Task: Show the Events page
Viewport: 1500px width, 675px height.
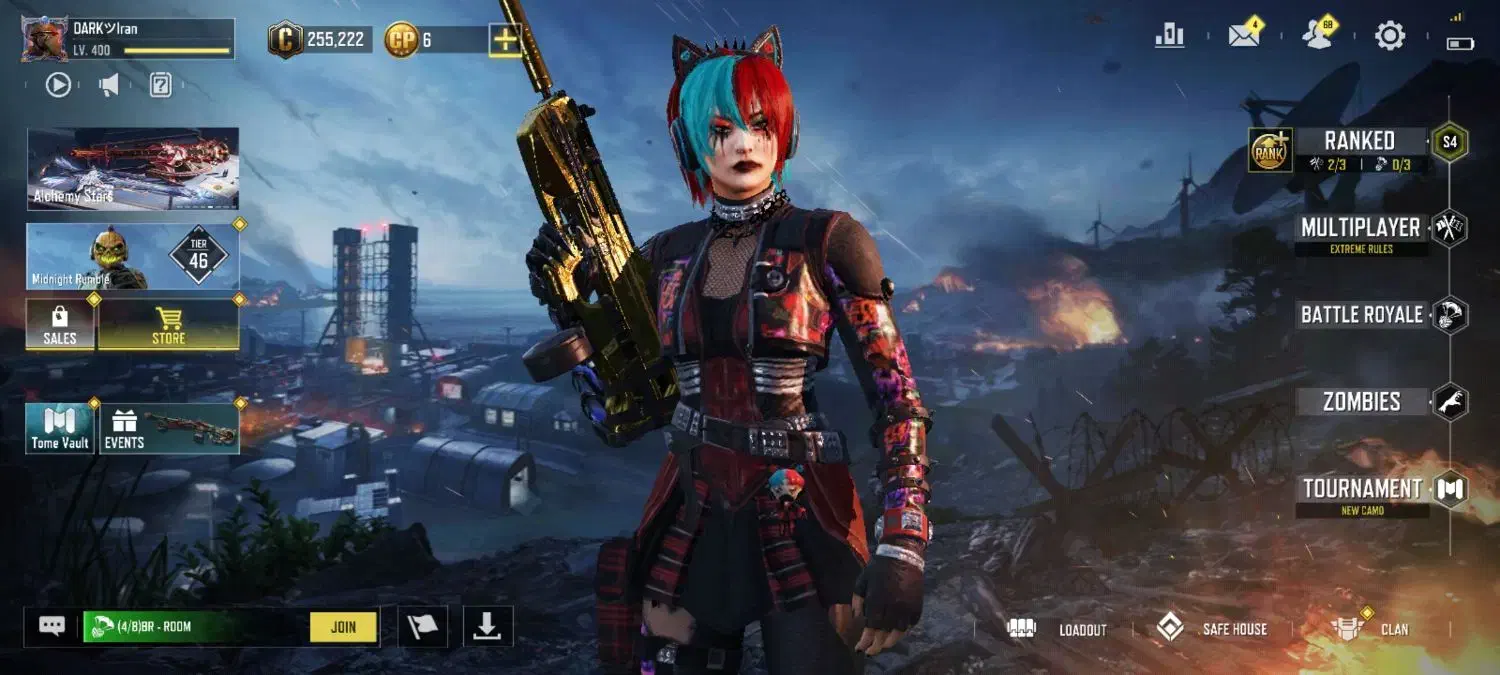Action: [168, 428]
